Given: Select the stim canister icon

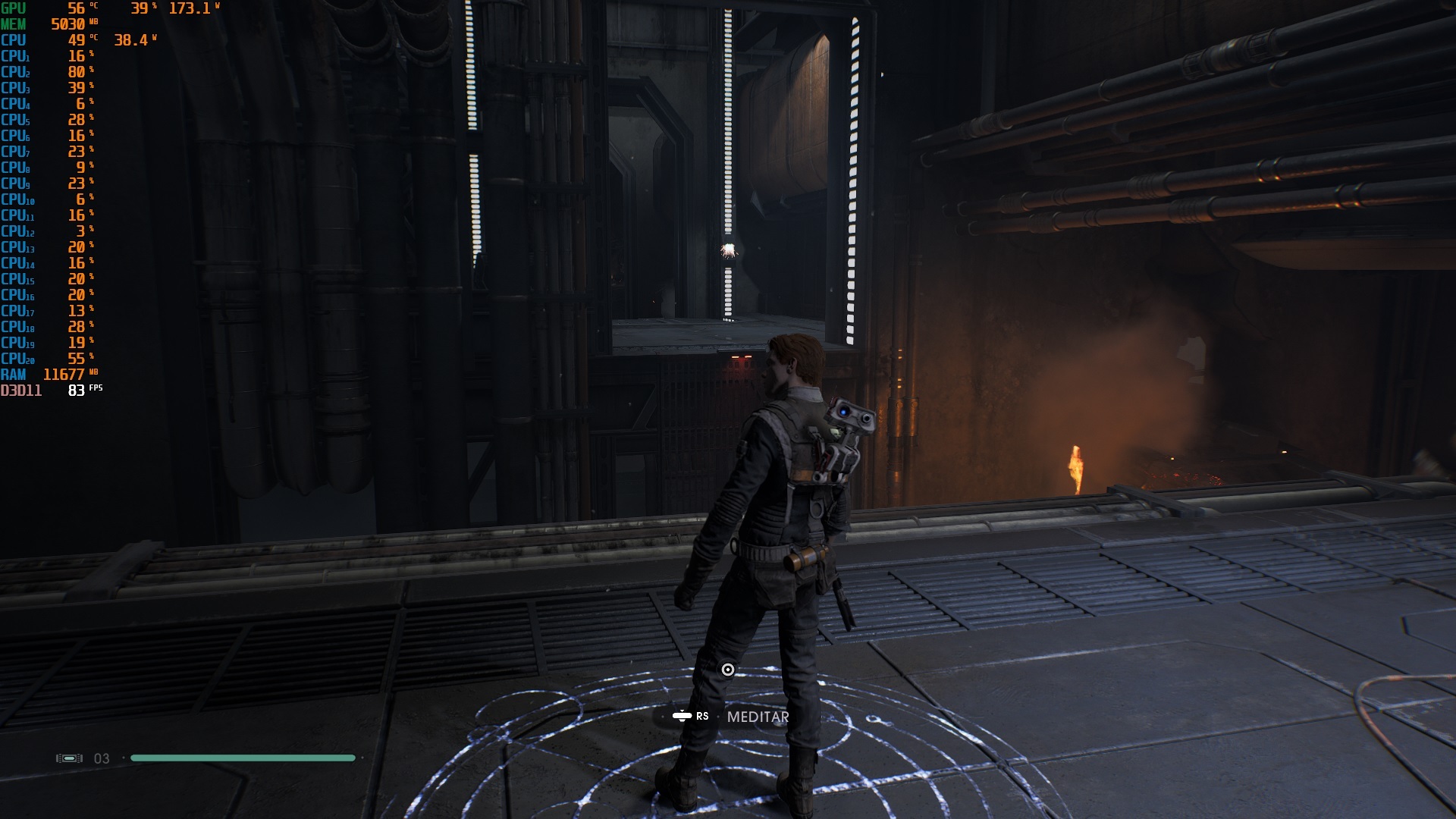Looking at the screenshot, I should 70,758.
